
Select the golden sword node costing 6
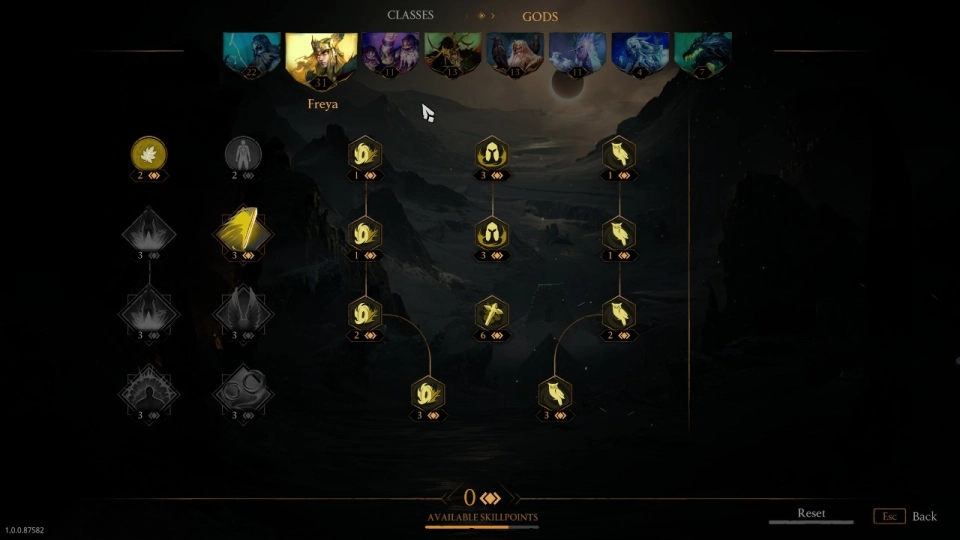(491, 313)
